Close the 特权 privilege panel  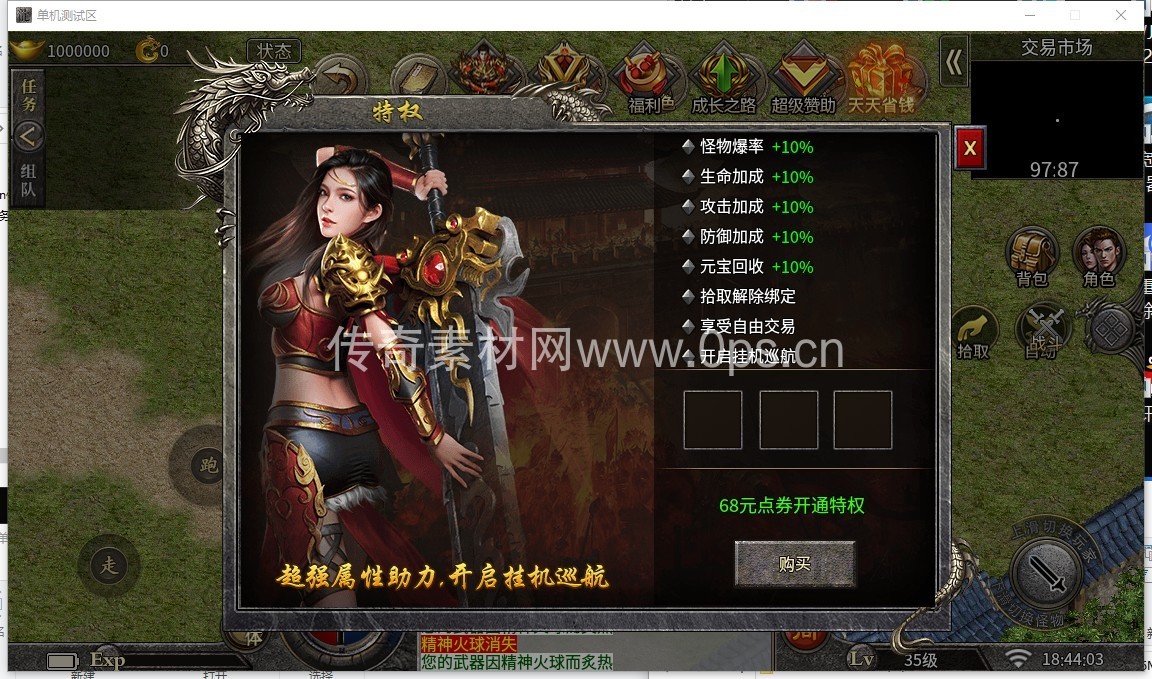point(969,150)
